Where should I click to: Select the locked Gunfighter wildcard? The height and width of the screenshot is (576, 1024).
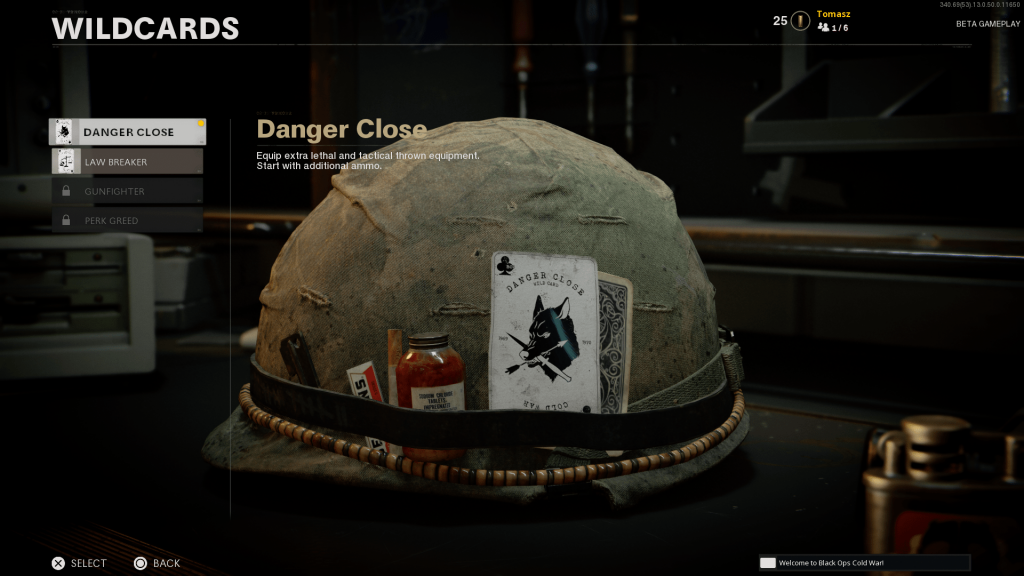tap(128, 191)
